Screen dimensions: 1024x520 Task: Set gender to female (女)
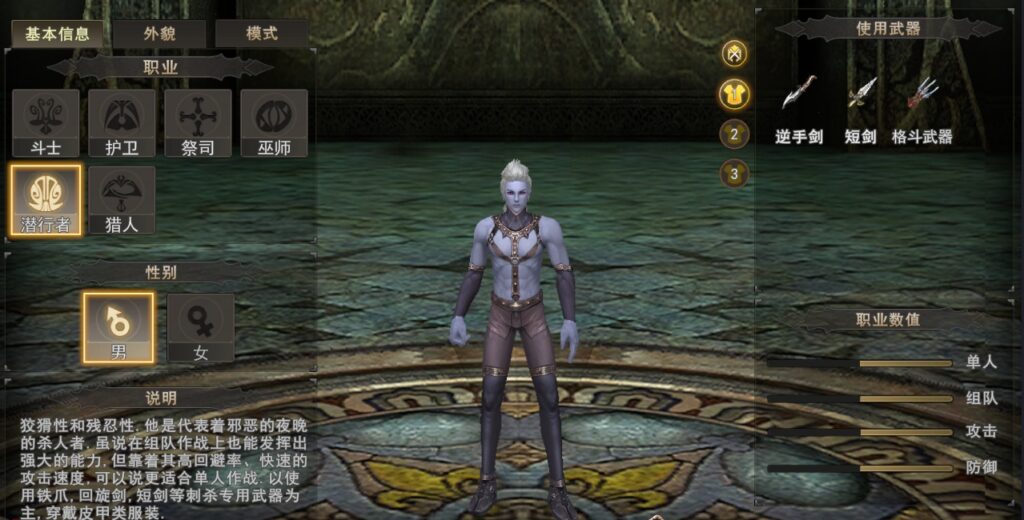pos(200,327)
